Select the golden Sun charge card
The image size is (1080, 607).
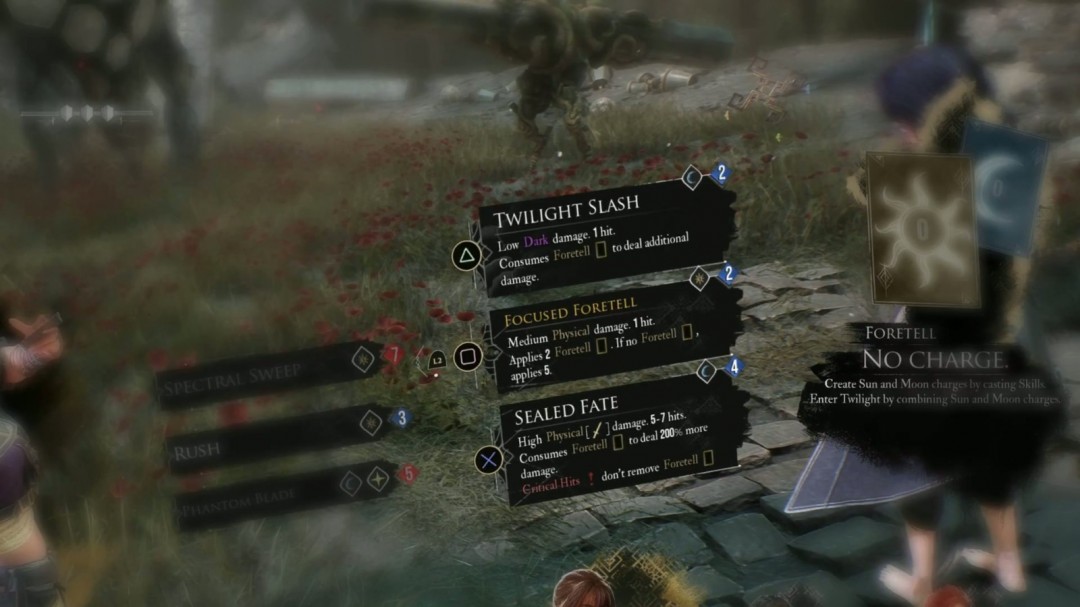click(920, 230)
